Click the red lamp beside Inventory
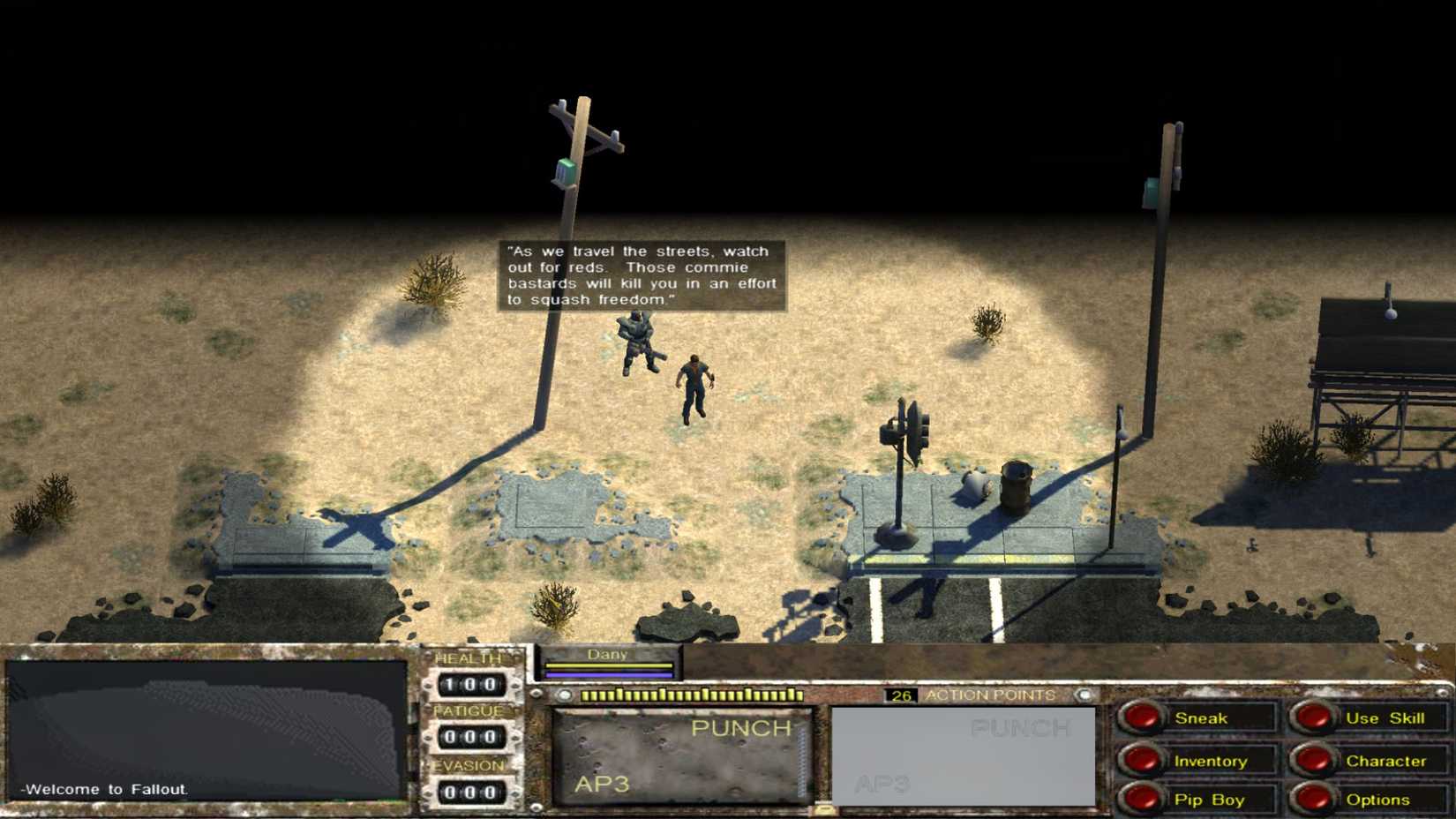The image size is (1456, 819). [1145, 760]
